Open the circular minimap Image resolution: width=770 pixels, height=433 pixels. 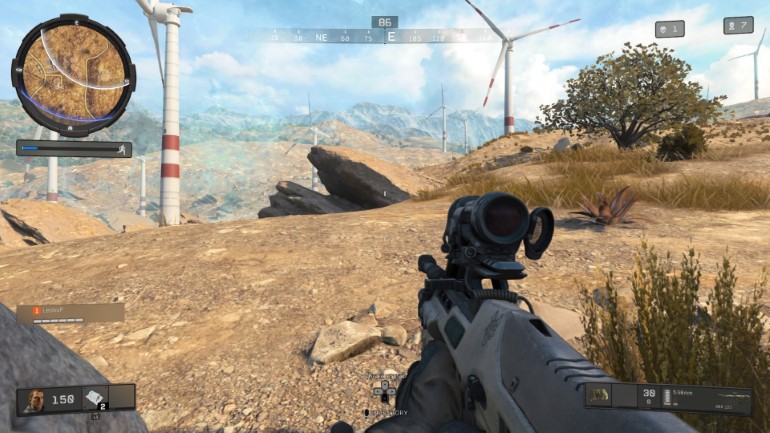[x=72, y=68]
